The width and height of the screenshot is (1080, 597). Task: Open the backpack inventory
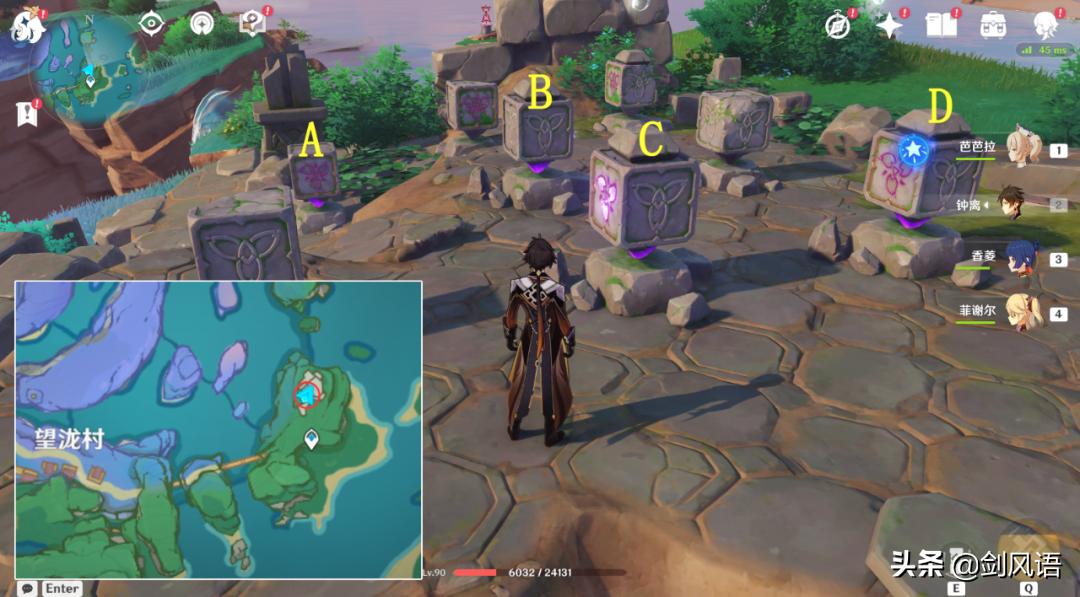pyautogui.click(x=993, y=25)
